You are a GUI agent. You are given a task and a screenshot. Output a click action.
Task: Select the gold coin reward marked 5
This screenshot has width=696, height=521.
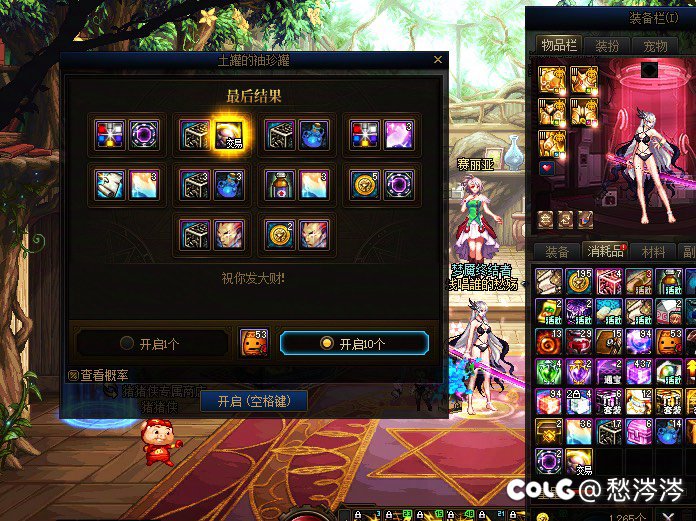[365, 185]
